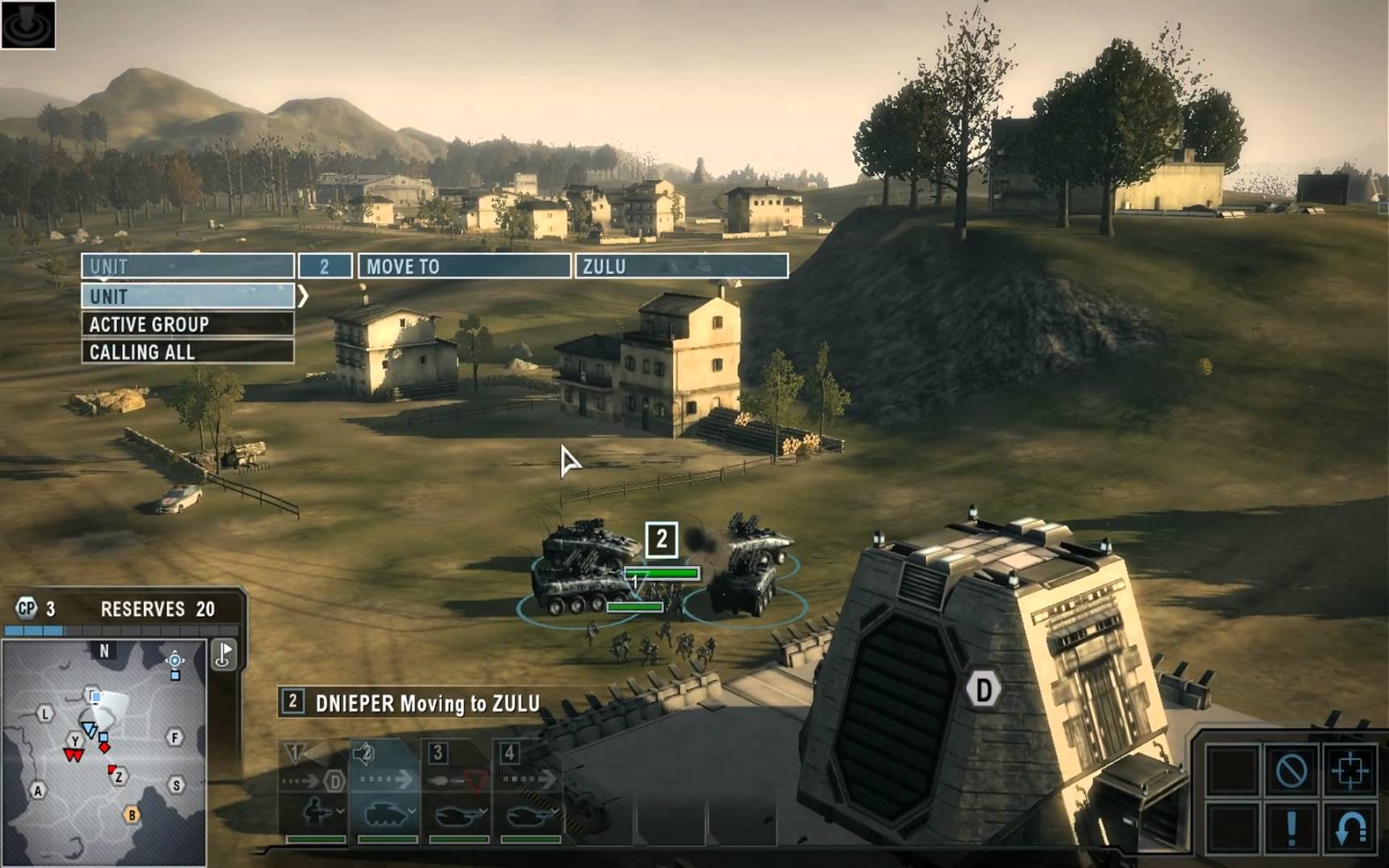Click the ZULU destination field
Viewport: 1389px width, 868px height.
[681, 266]
